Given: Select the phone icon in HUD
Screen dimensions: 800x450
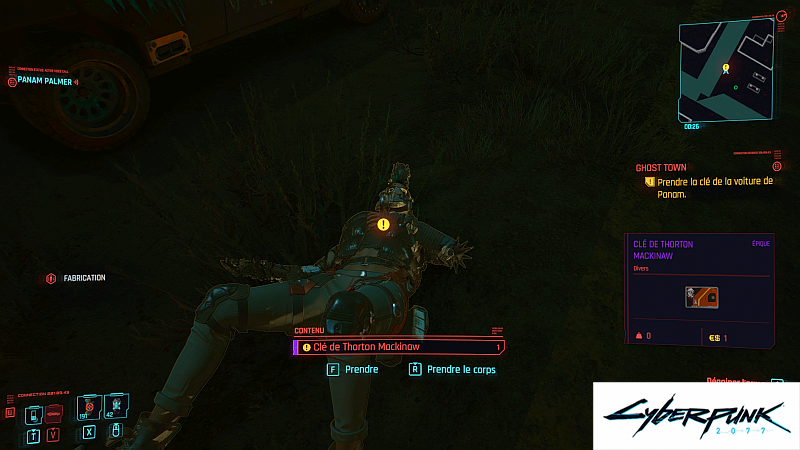Looking at the screenshot, I should tap(34, 413).
